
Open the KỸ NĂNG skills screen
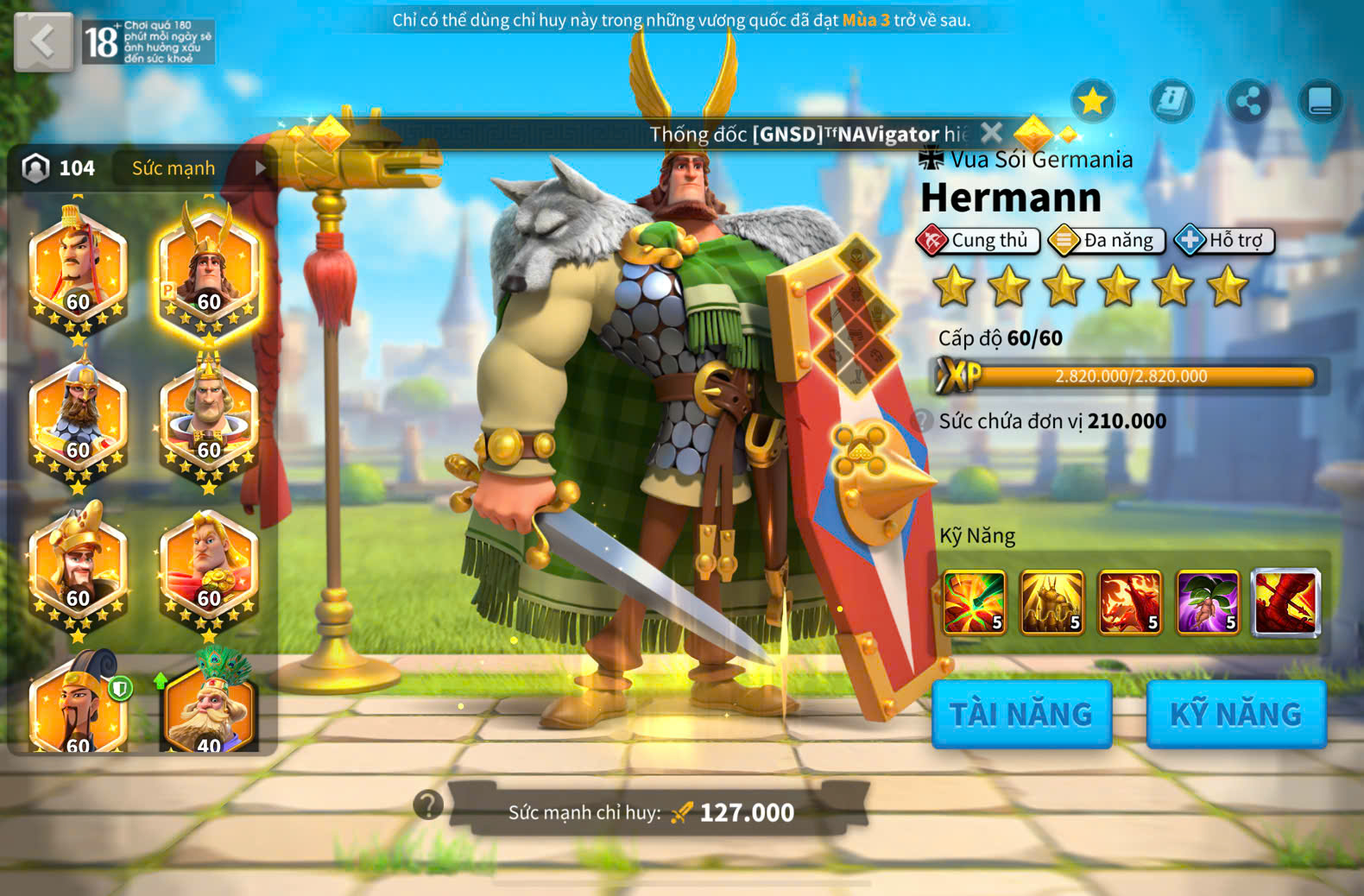coord(1235,714)
